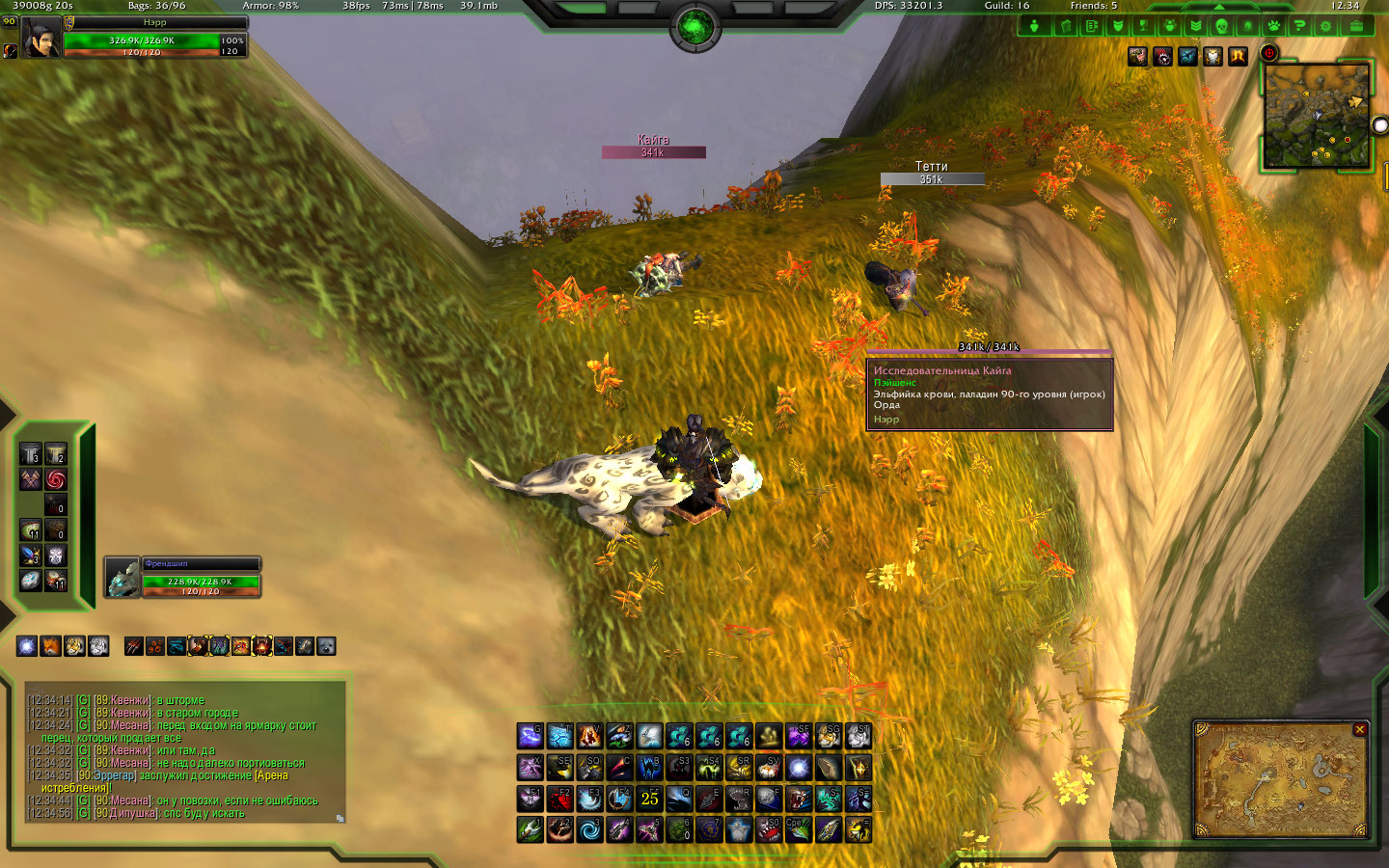
Task: Open the skull-icon micro menu button
Action: click(x=1221, y=26)
